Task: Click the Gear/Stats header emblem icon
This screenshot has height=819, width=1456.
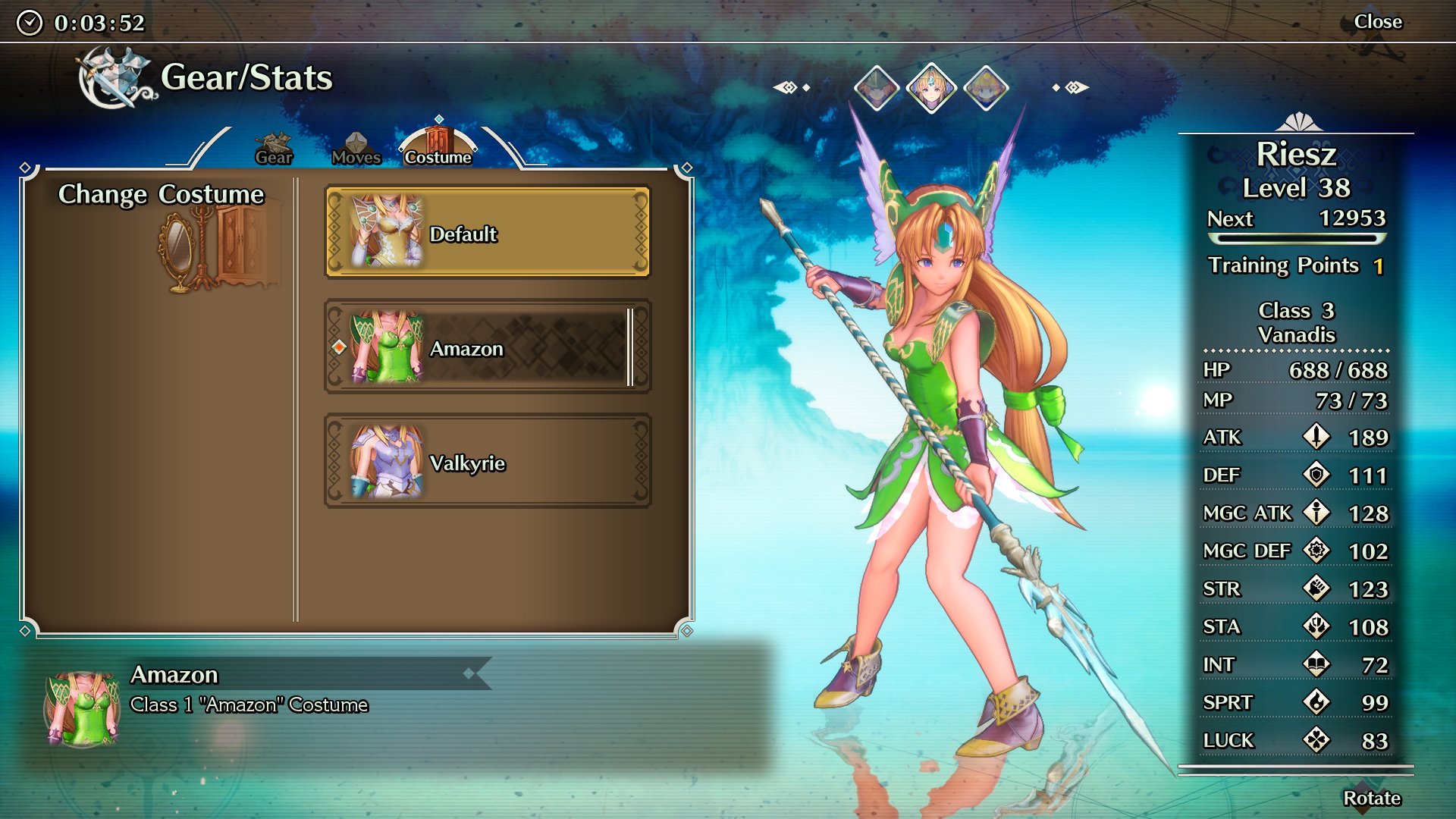Action: (112, 78)
